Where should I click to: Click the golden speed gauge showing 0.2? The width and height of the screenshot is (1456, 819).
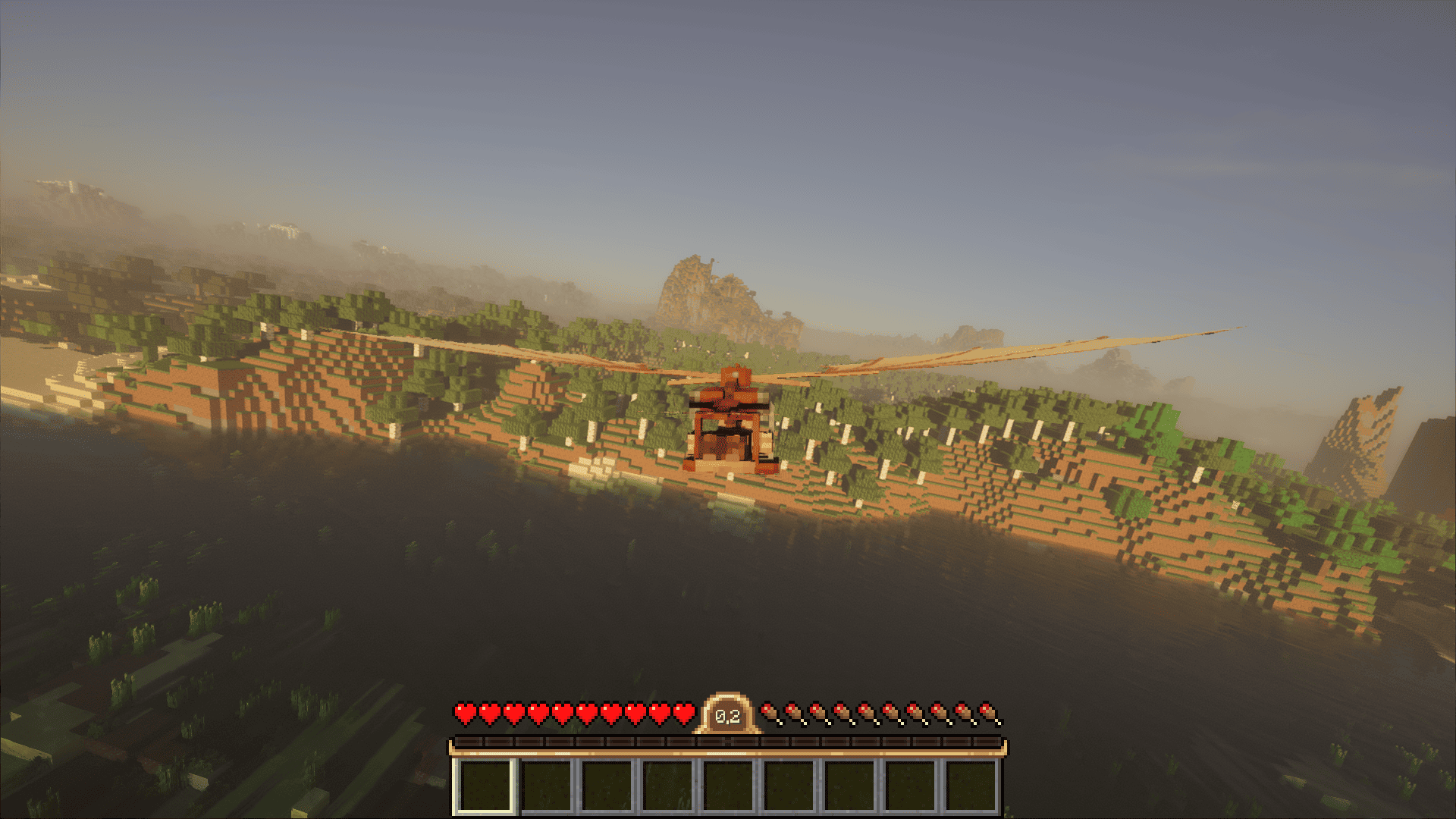pyautogui.click(x=726, y=713)
